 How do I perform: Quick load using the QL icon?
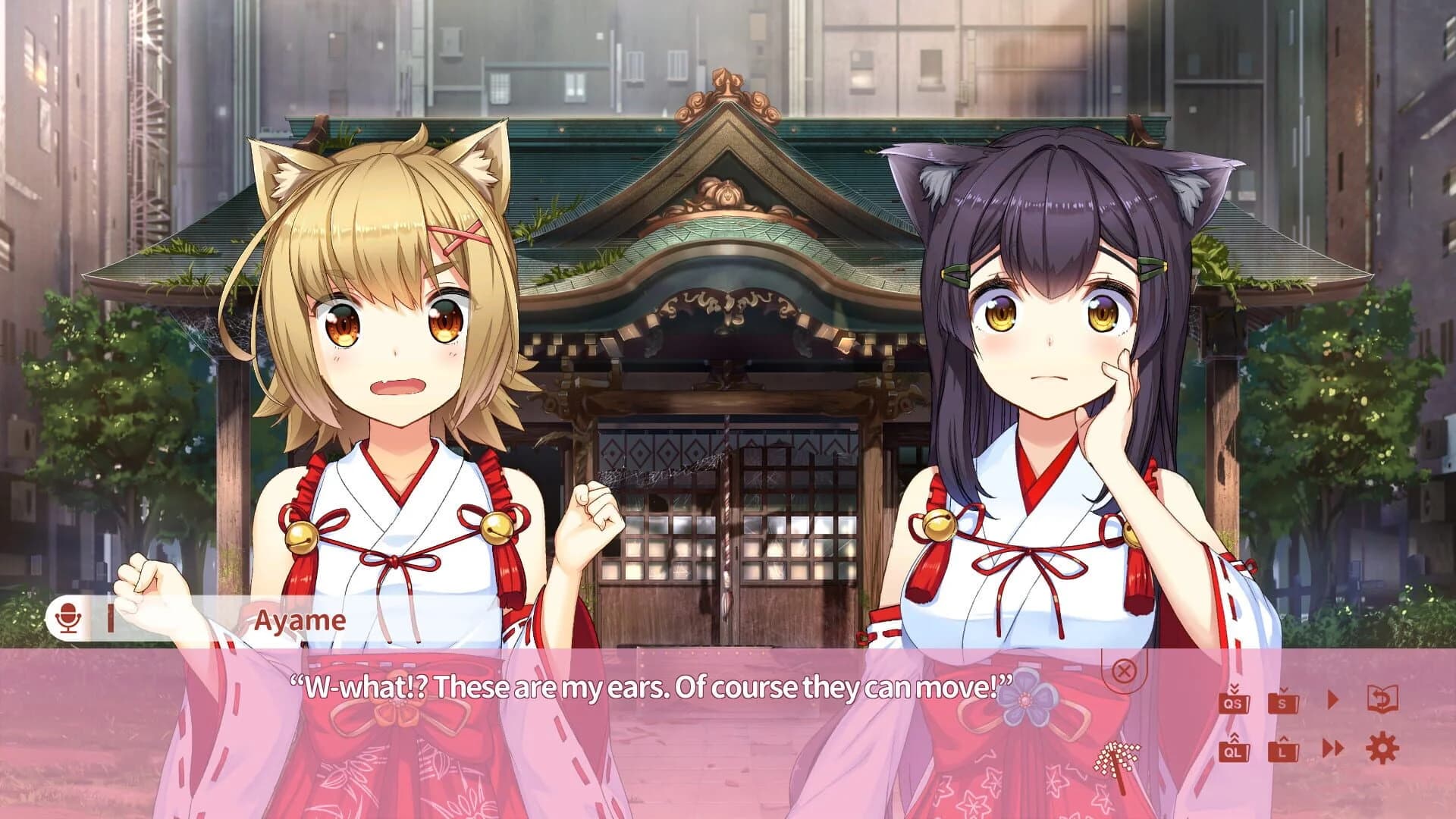pos(1234,752)
